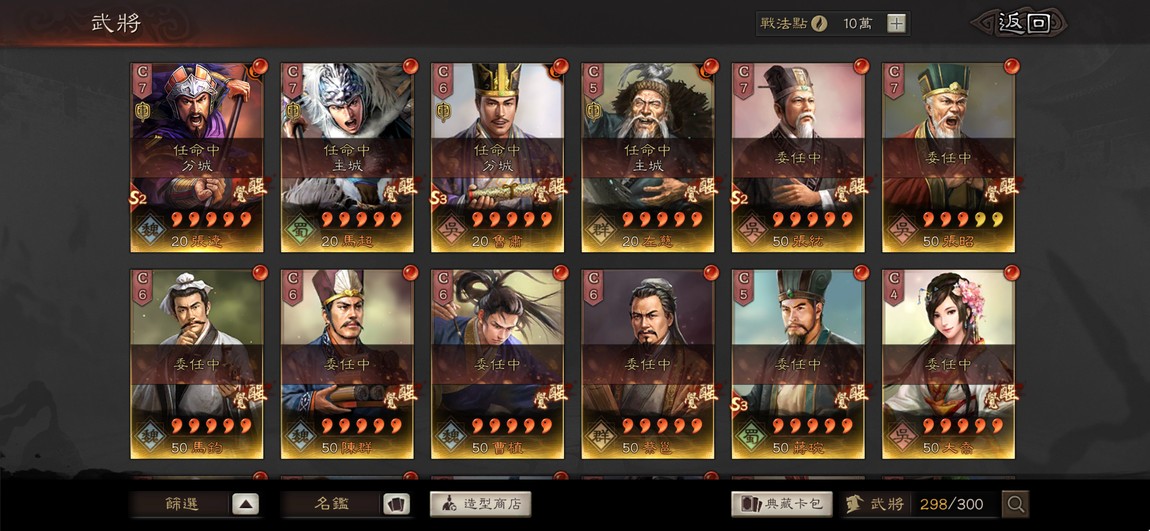Click the magnifying glass search icon
This screenshot has height=531, width=1150.
click(x=1015, y=505)
